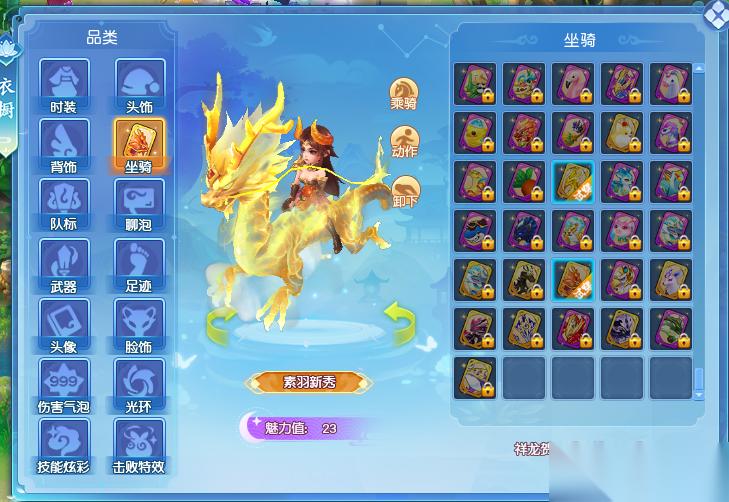Choose the 坐骑 mount category
The height and width of the screenshot is (502, 729).
coord(139,144)
